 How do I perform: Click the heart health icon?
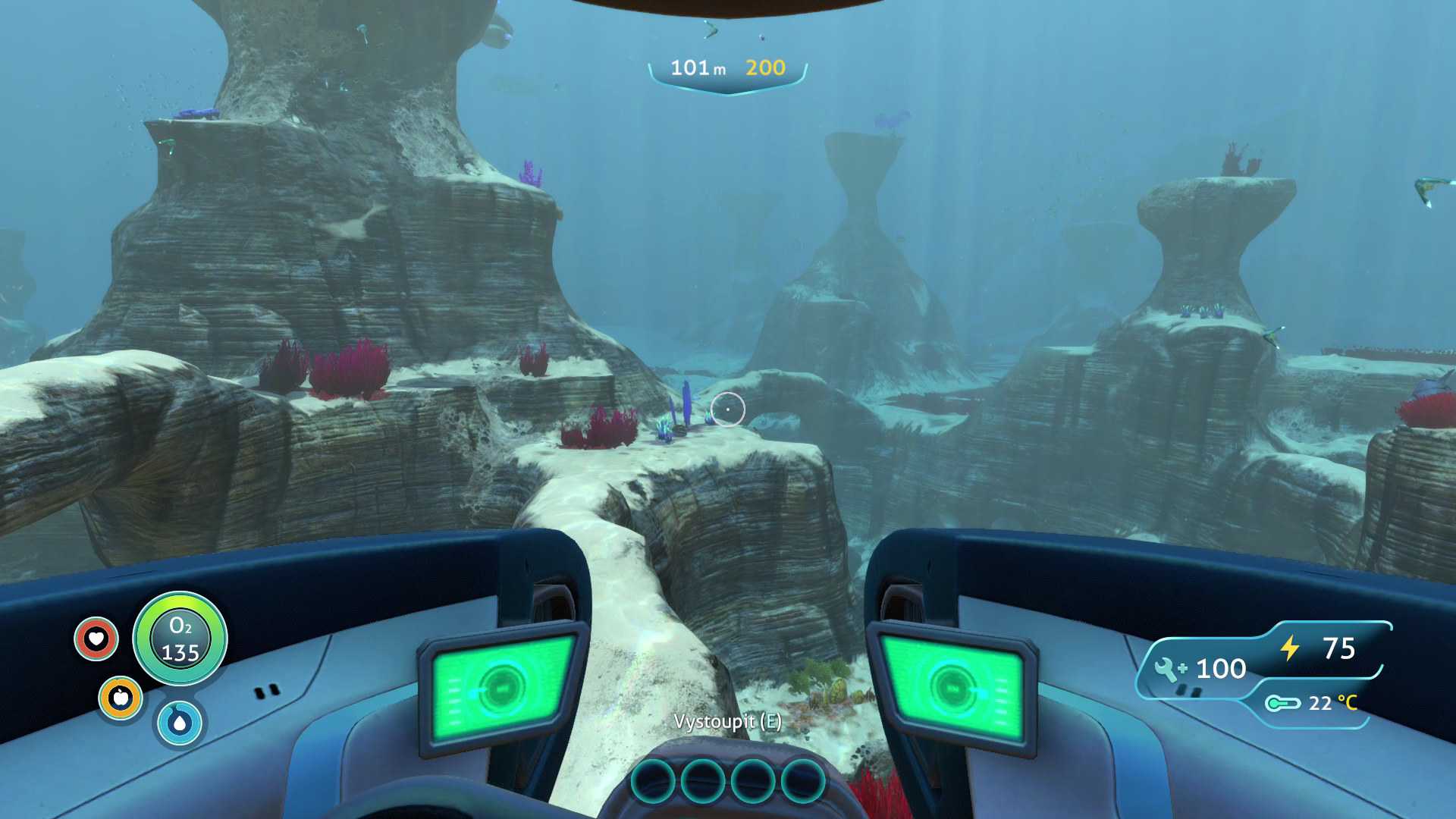point(96,639)
